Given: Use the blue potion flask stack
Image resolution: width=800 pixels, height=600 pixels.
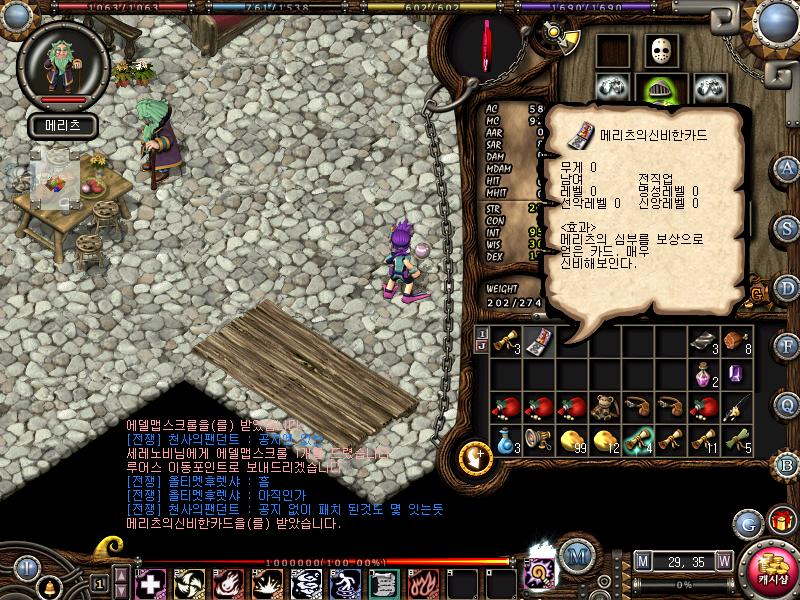Looking at the screenshot, I should point(506,439).
